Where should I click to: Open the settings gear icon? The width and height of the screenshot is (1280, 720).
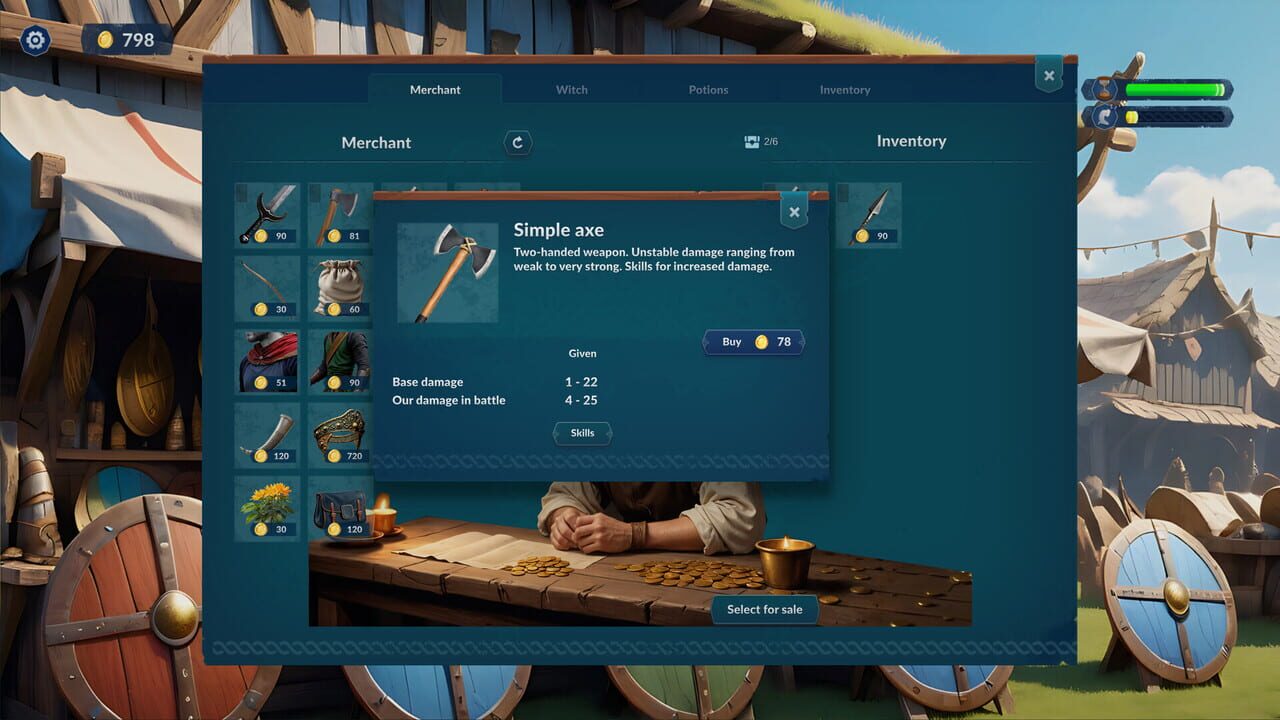tap(35, 40)
